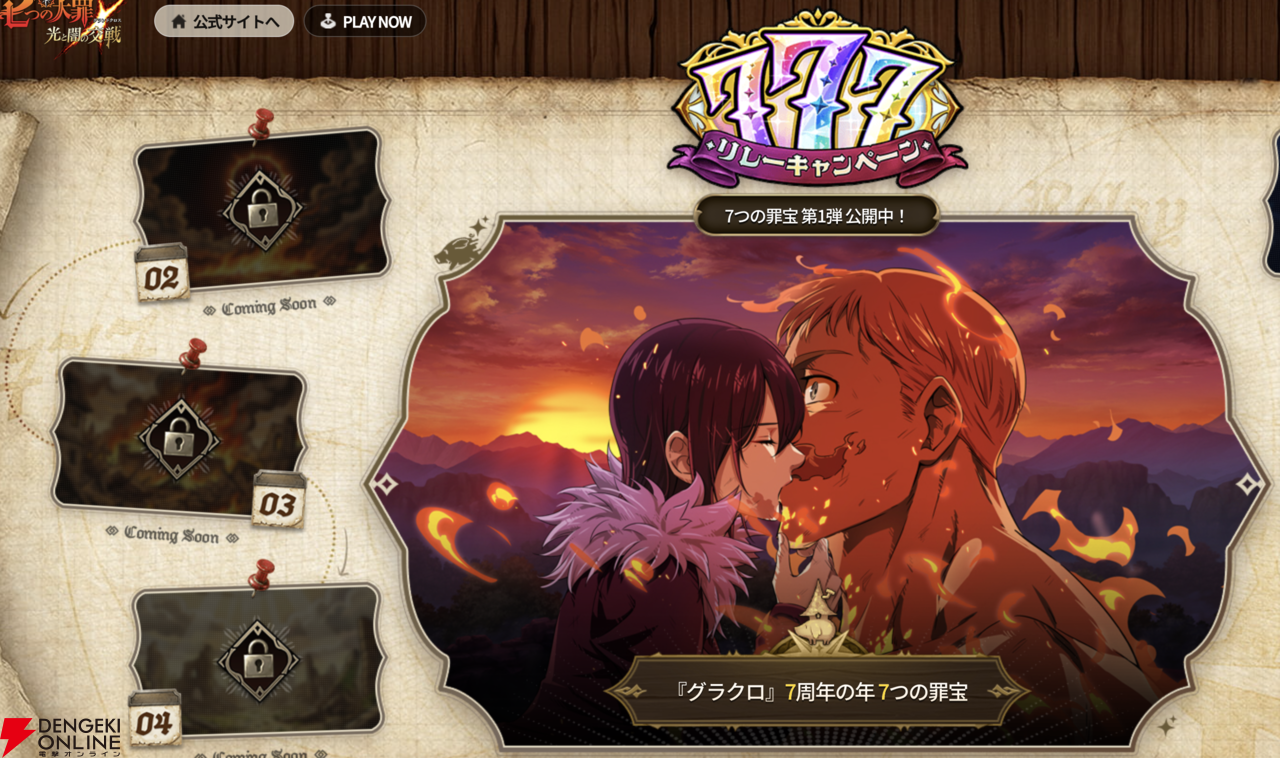1280x758 pixels.
Task: Click the home icon on the 公式サイトへ button
Action: (181, 21)
